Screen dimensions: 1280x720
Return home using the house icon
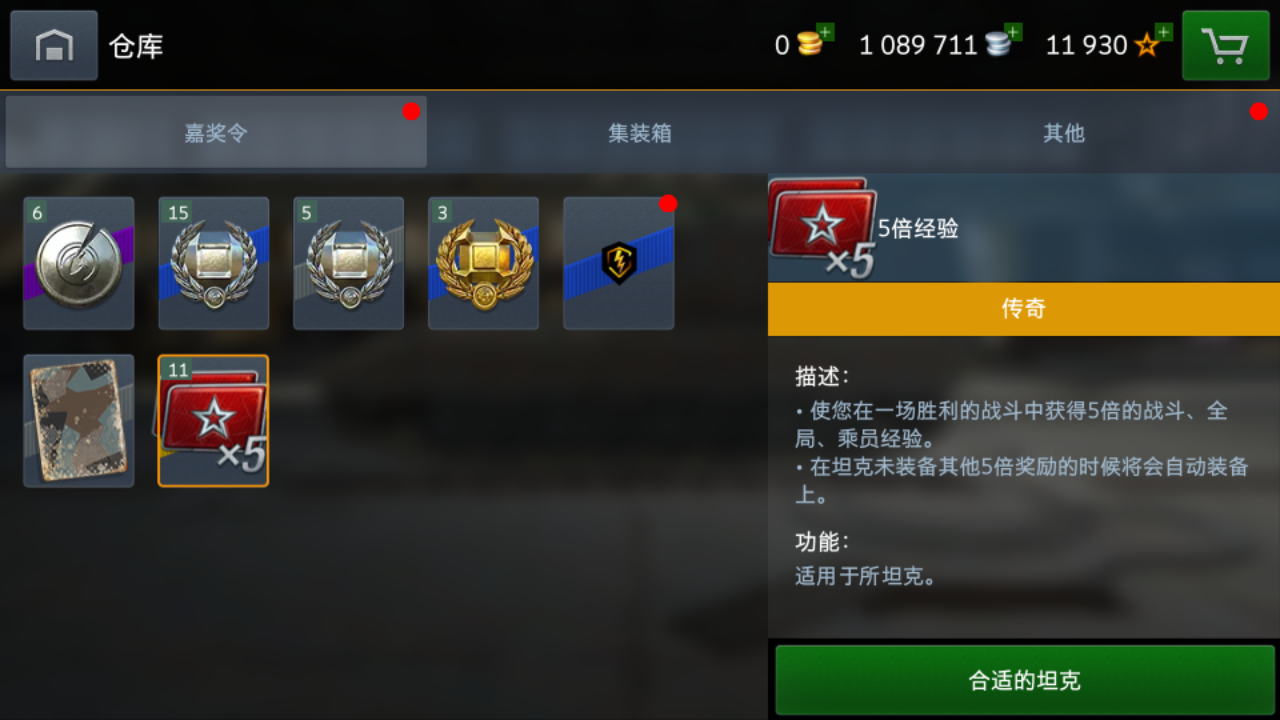point(53,44)
